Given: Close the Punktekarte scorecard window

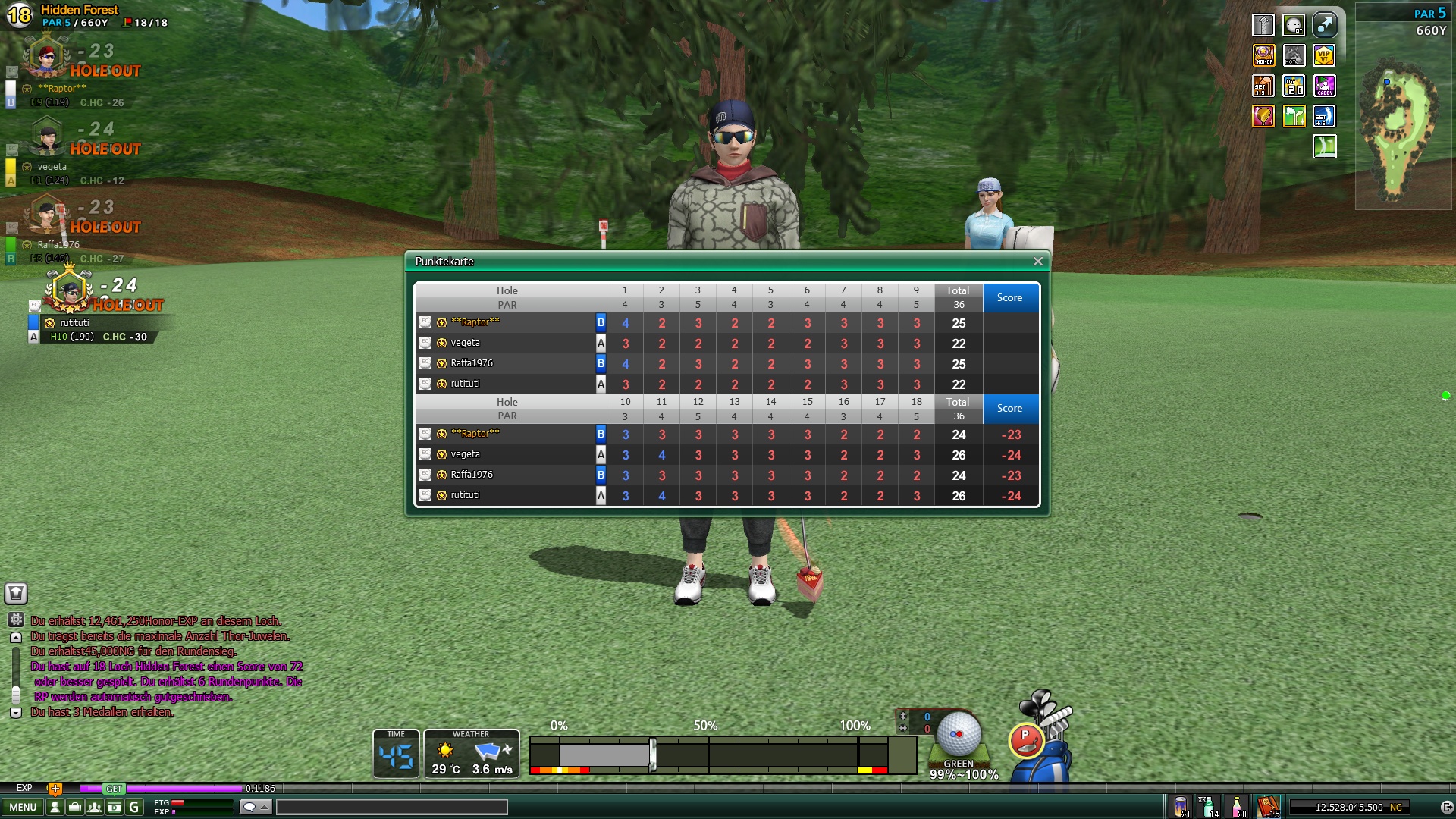Looking at the screenshot, I should tap(1037, 262).
